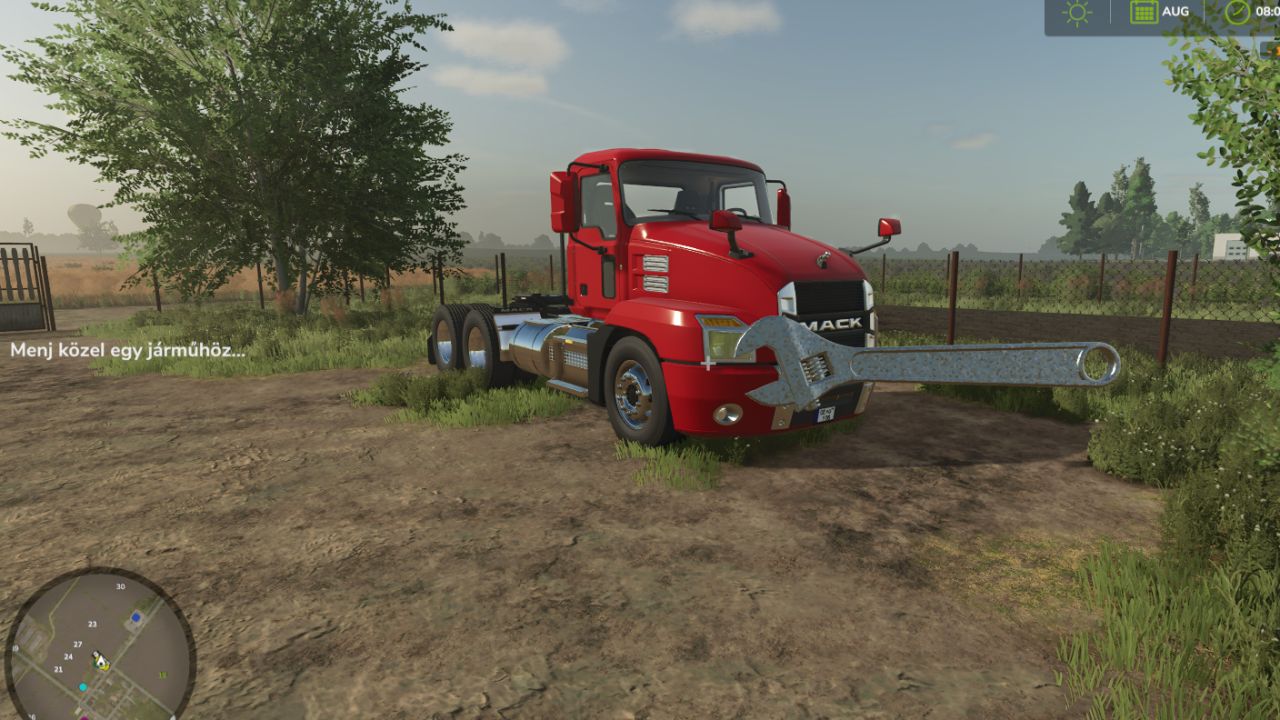The height and width of the screenshot is (720, 1280).
Task: Open the weather forecast via the sun icon
Action: (1075, 11)
